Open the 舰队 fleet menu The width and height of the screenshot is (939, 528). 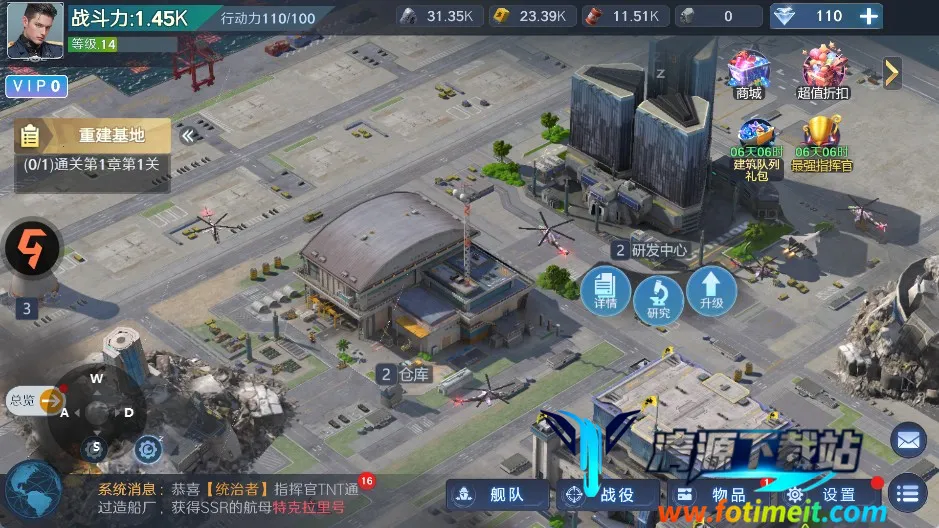click(498, 494)
